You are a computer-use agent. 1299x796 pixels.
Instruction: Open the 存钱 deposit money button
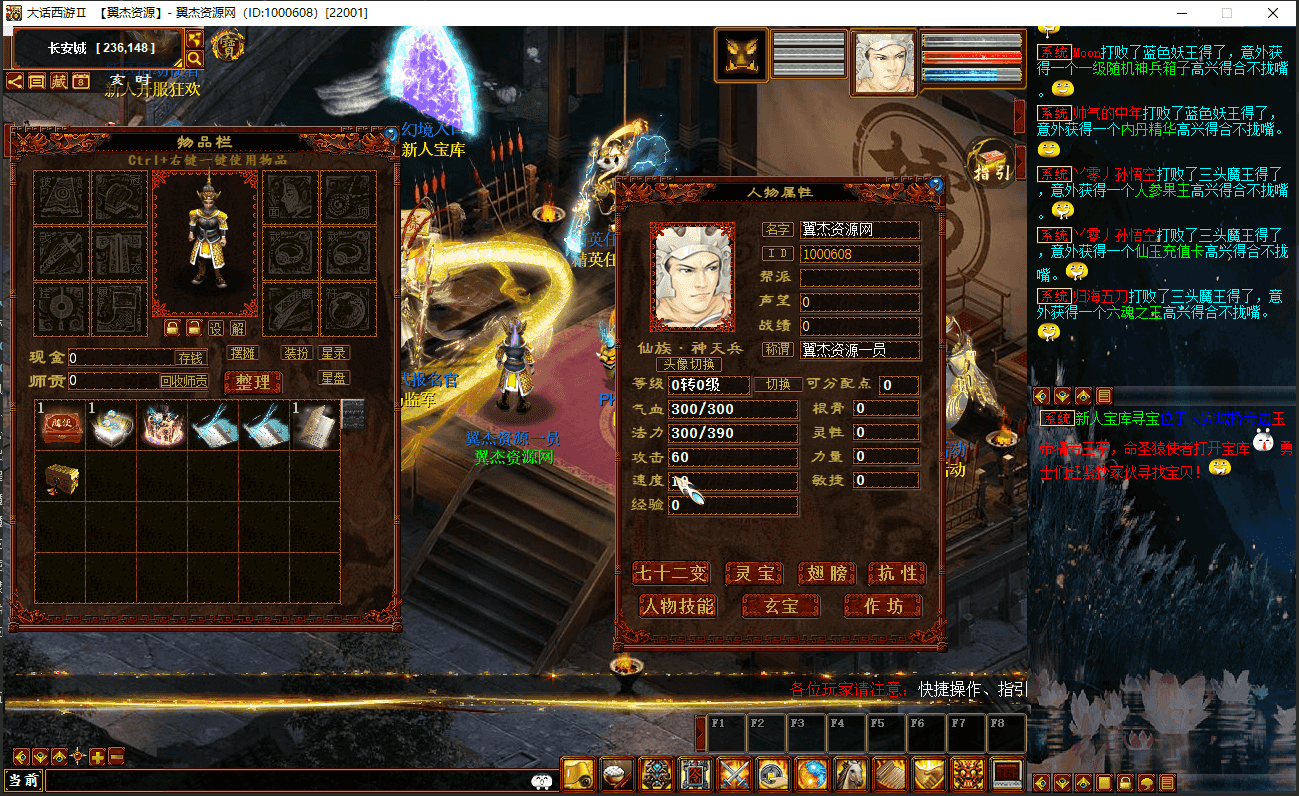(190, 357)
